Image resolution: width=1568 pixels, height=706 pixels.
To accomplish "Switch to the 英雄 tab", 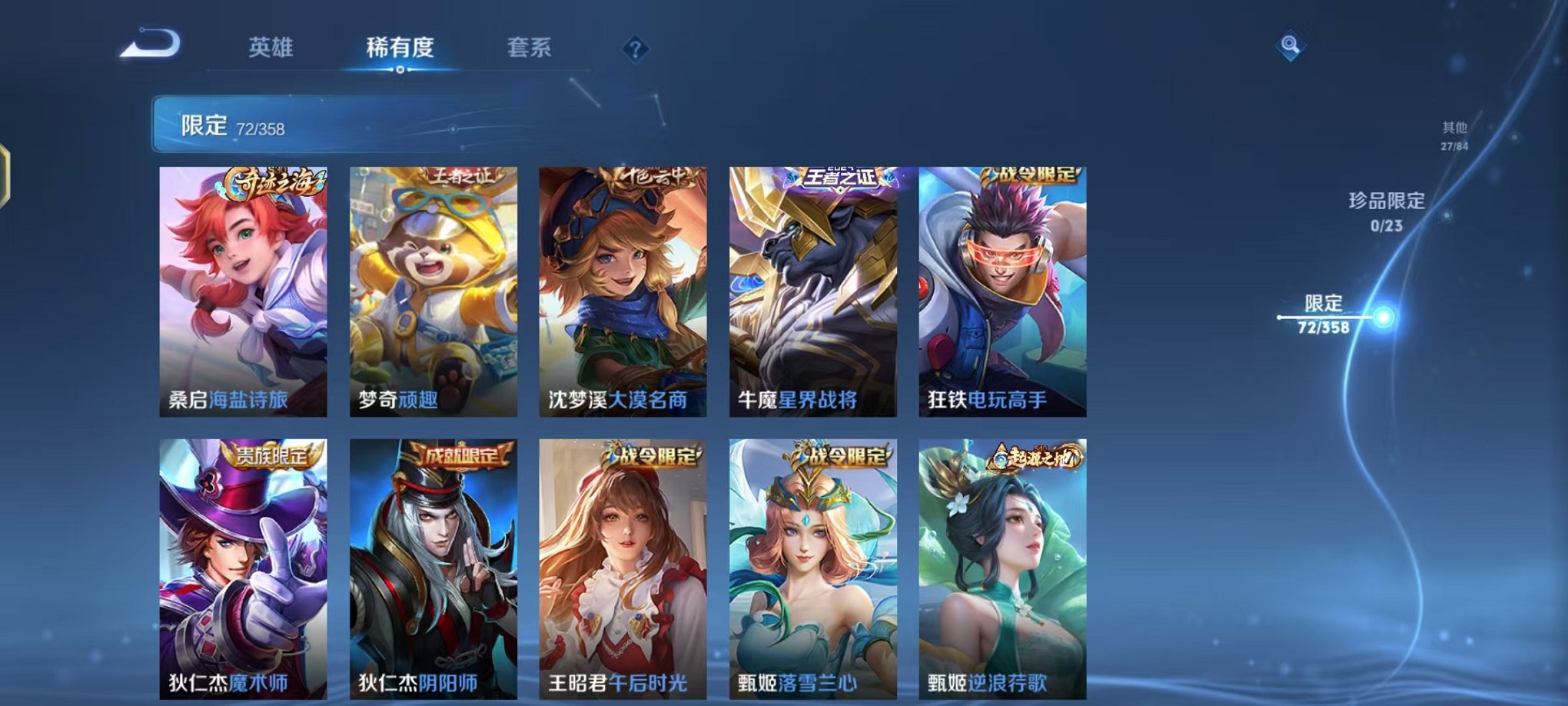I will coord(272,48).
